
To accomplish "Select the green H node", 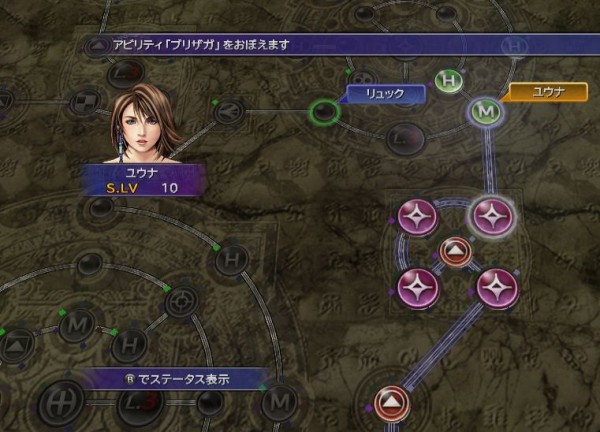I will point(451,82).
